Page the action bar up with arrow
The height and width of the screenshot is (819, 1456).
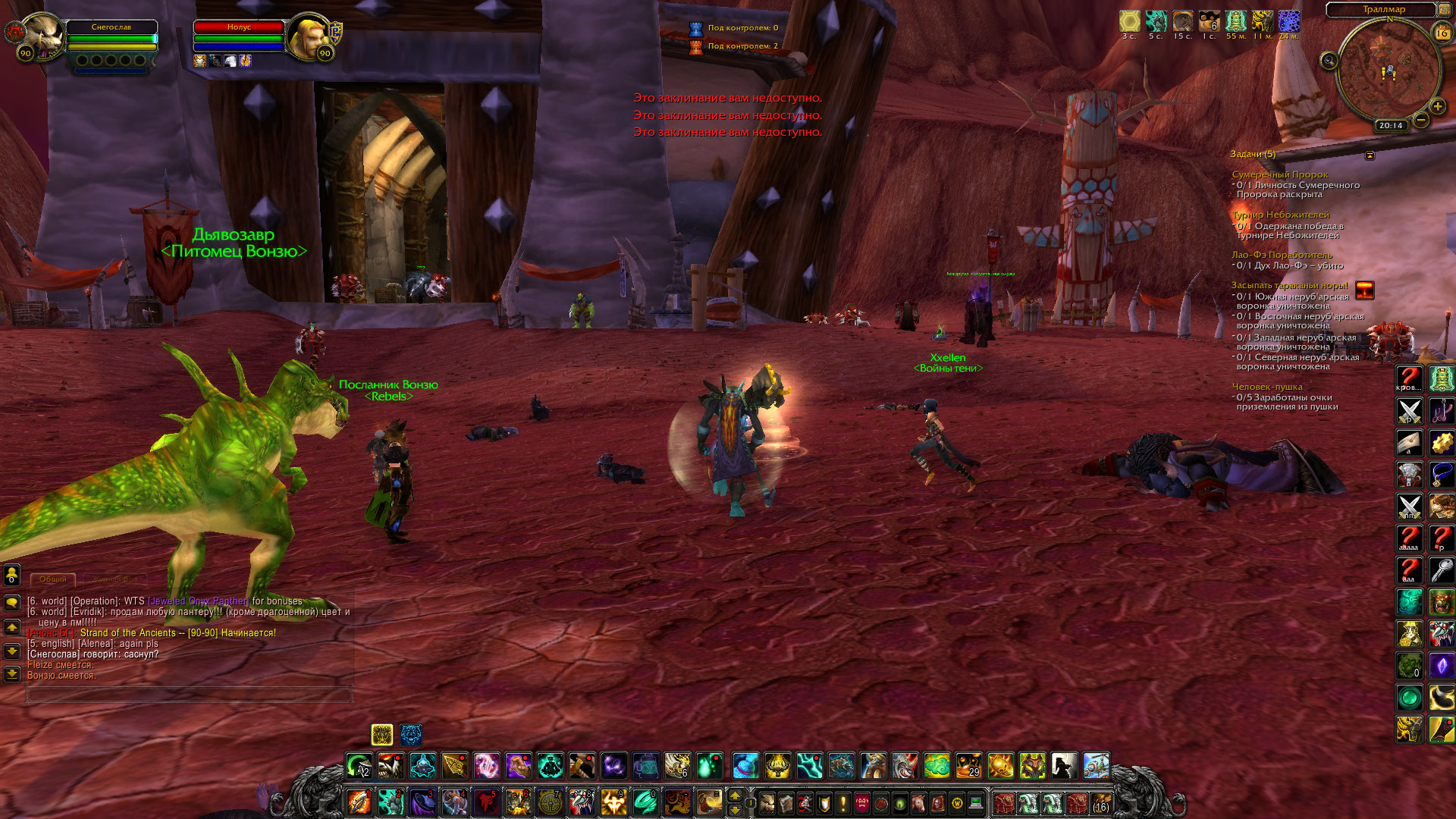[x=734, y=795]
